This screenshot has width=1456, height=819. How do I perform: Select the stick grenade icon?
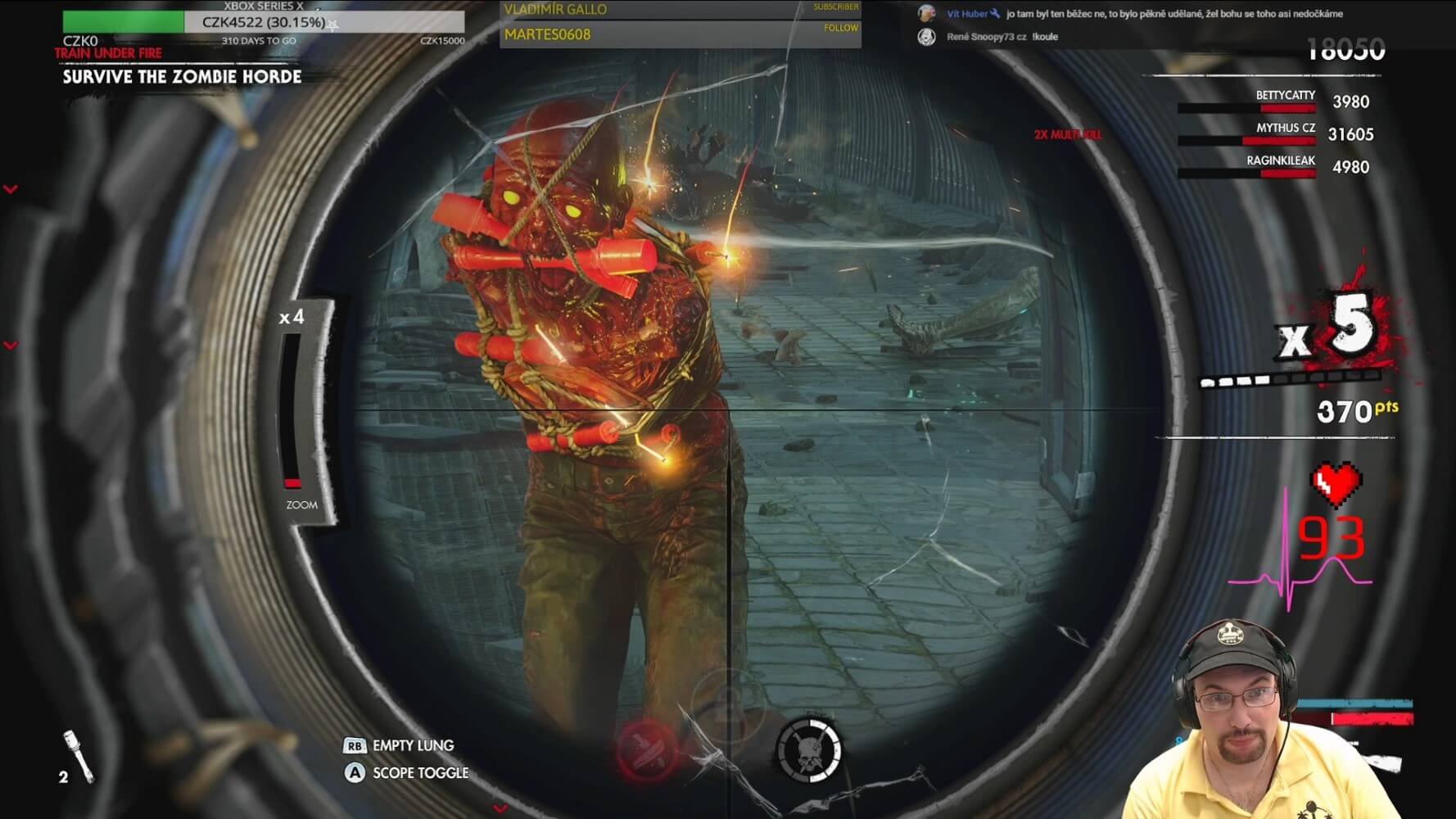point(80,757)
